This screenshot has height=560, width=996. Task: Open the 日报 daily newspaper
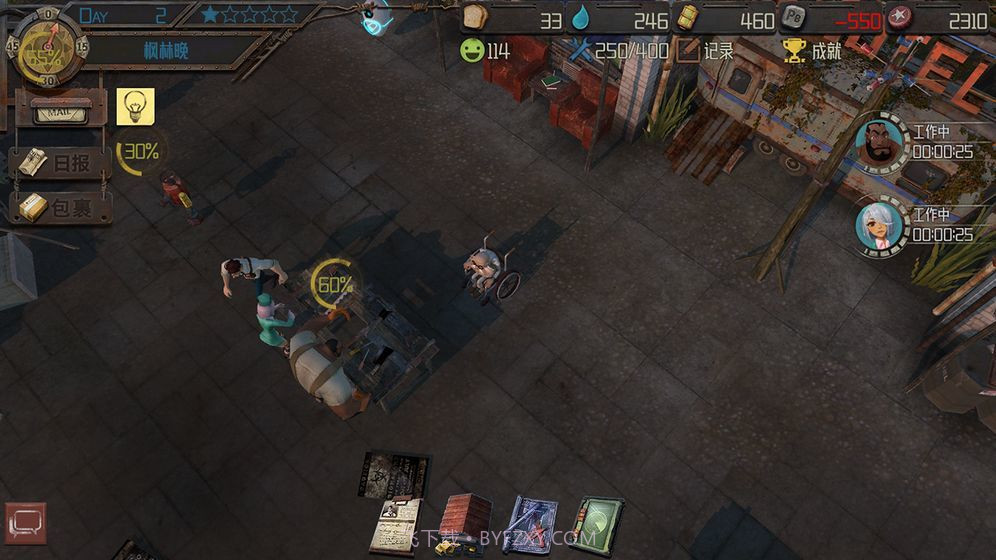click(59, 162)
